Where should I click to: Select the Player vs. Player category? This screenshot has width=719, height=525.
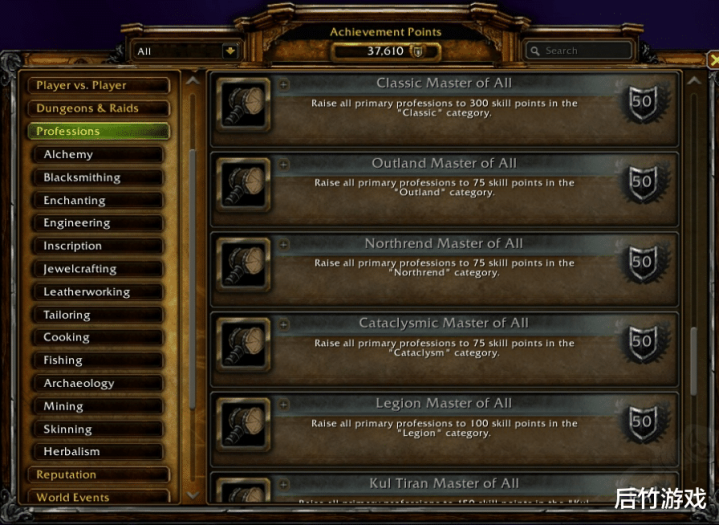click(x=98, y=86)
